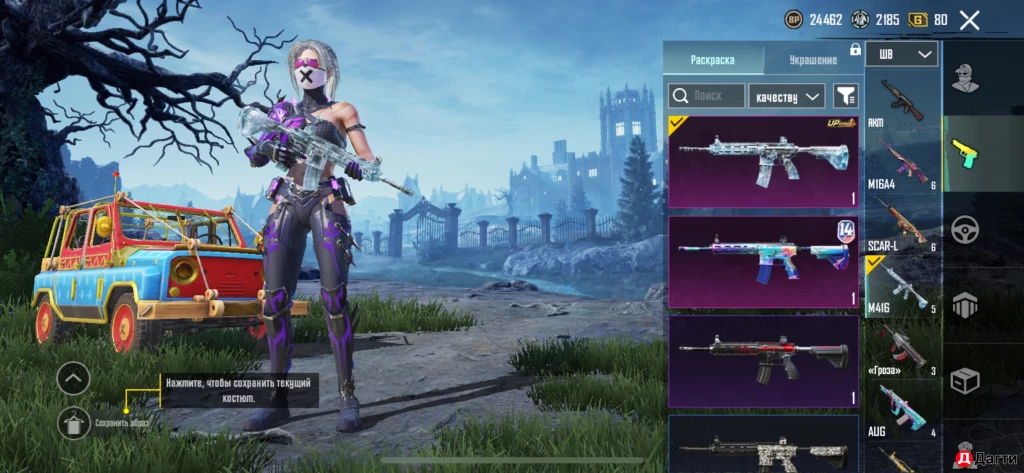Select the M416 weapon entry
This screenshot has width=1024, height=473.
tap(901, 287)
